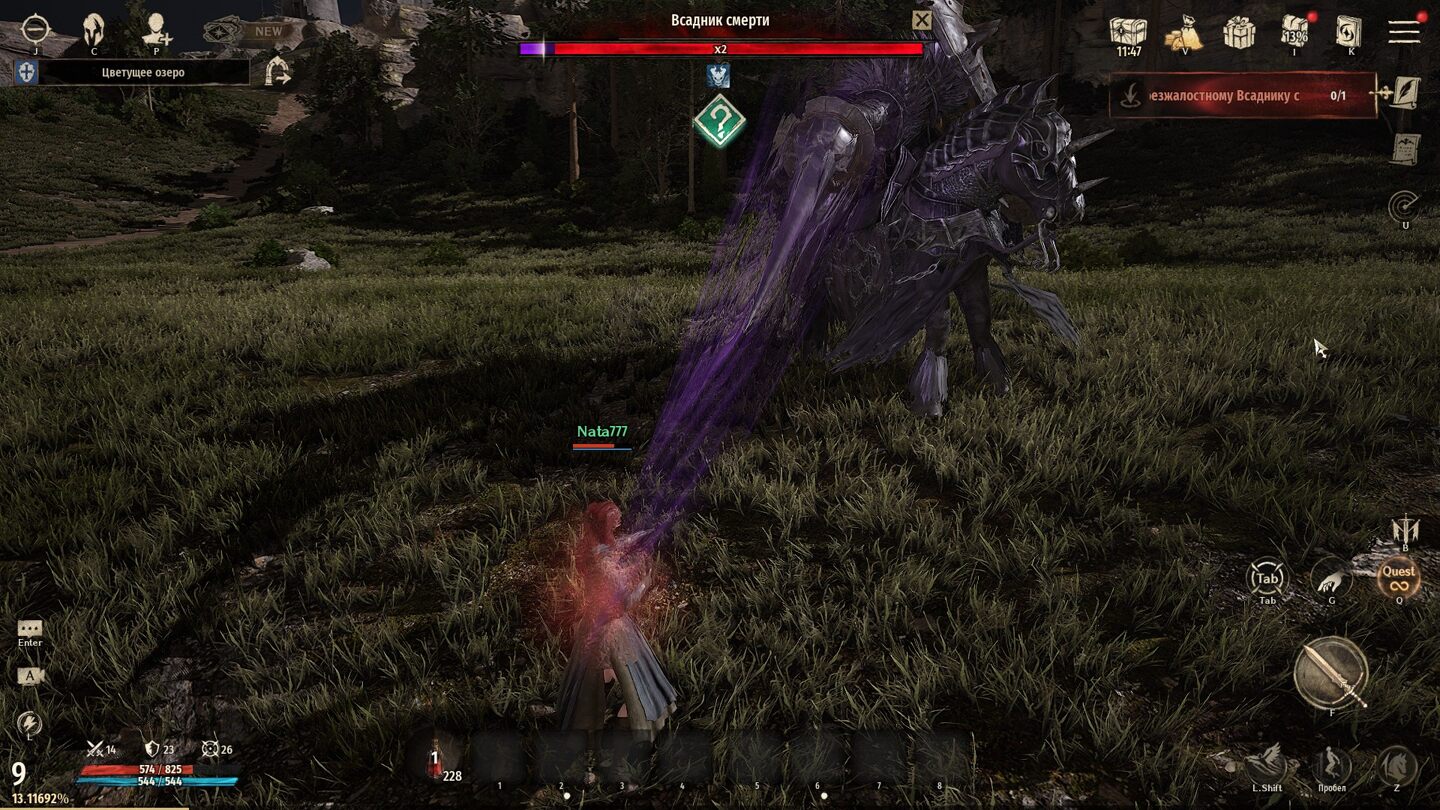Click the green question mark diamond icon
Image resolution: width=1440 pixels, height=810 pixels.
pyautogui.click(x=719, y=122)
